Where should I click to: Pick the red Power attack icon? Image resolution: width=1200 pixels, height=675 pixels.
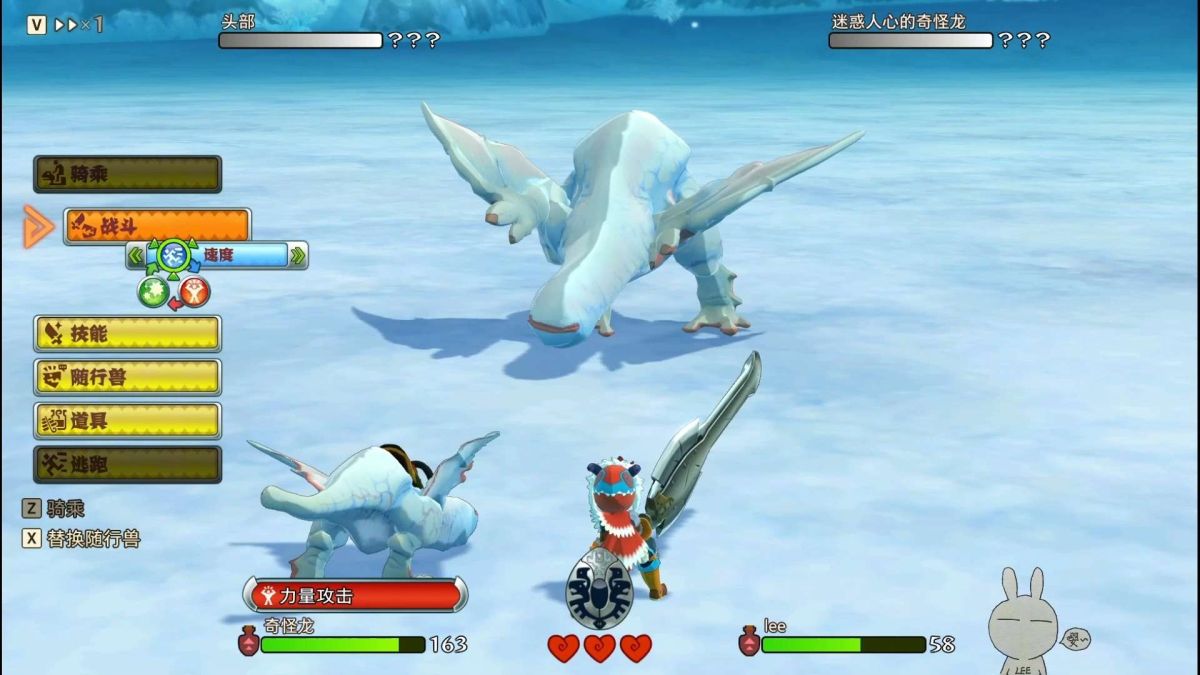pos(195,292)
